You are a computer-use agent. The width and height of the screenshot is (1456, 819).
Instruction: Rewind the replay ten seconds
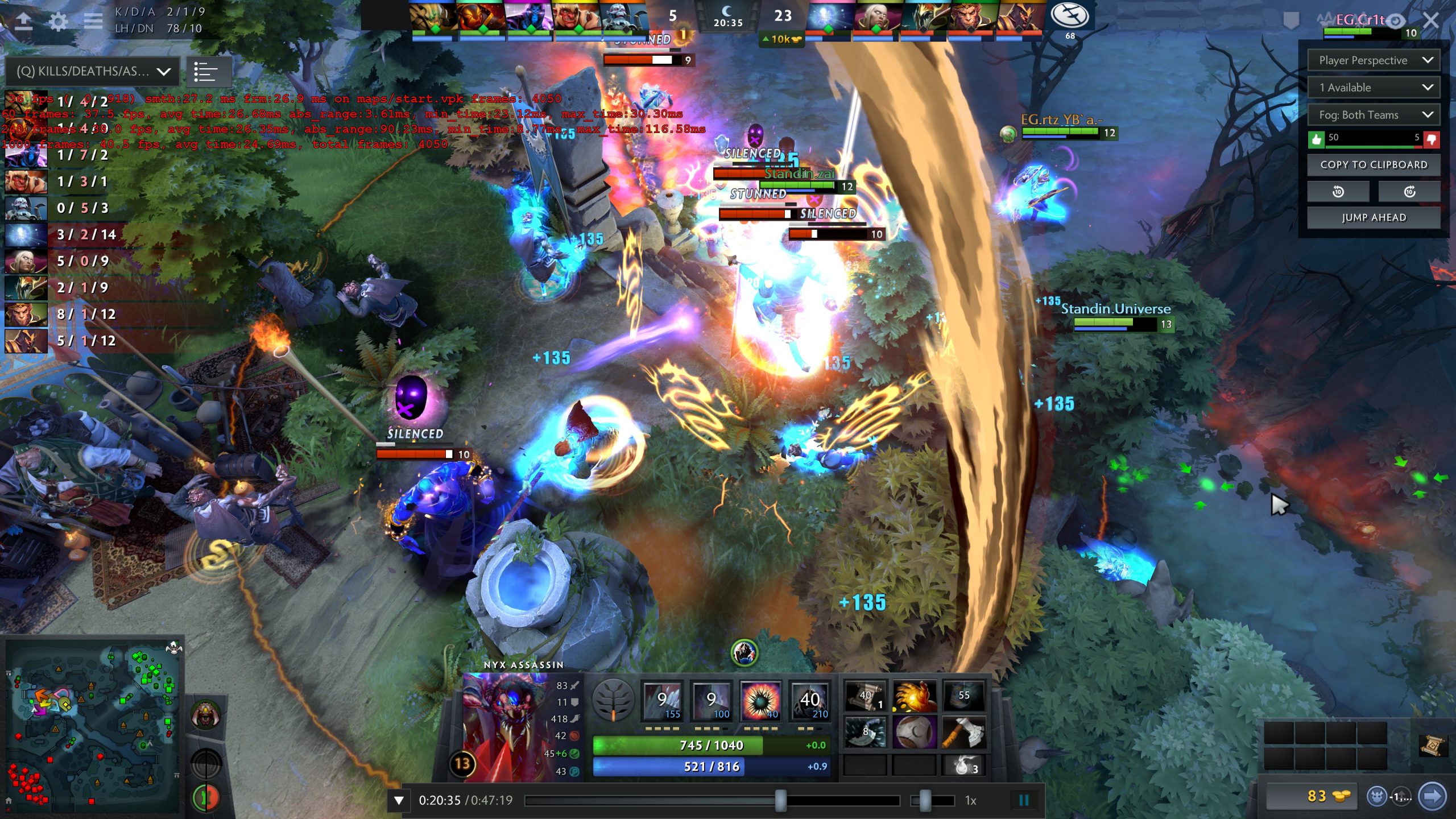click(x=1338, y=192)
